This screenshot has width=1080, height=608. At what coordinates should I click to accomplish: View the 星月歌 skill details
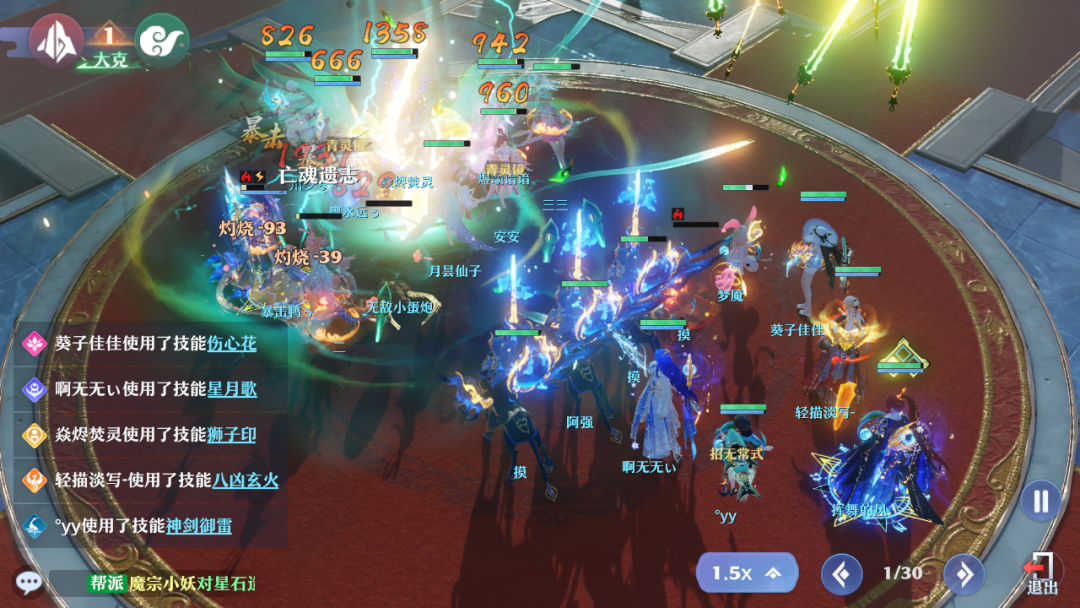(232, 389)
